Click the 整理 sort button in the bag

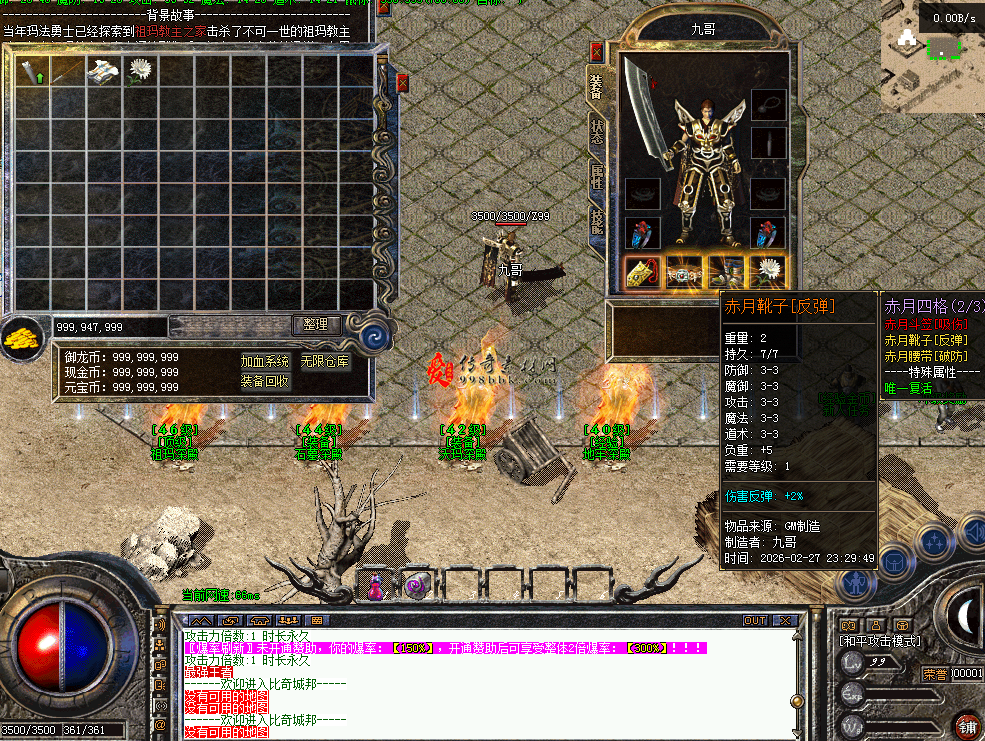point(317,325)
